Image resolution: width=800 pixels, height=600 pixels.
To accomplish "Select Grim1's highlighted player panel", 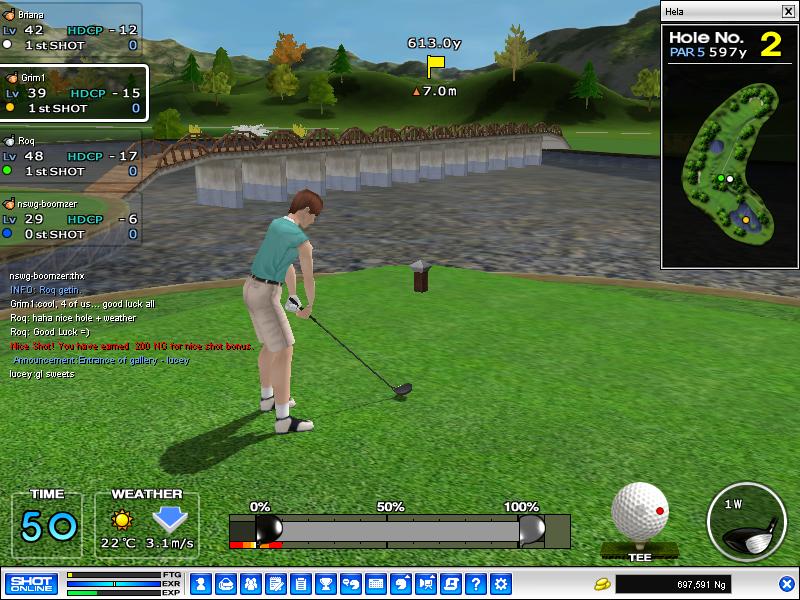I will pyautogui.click(x=74, y=93).
